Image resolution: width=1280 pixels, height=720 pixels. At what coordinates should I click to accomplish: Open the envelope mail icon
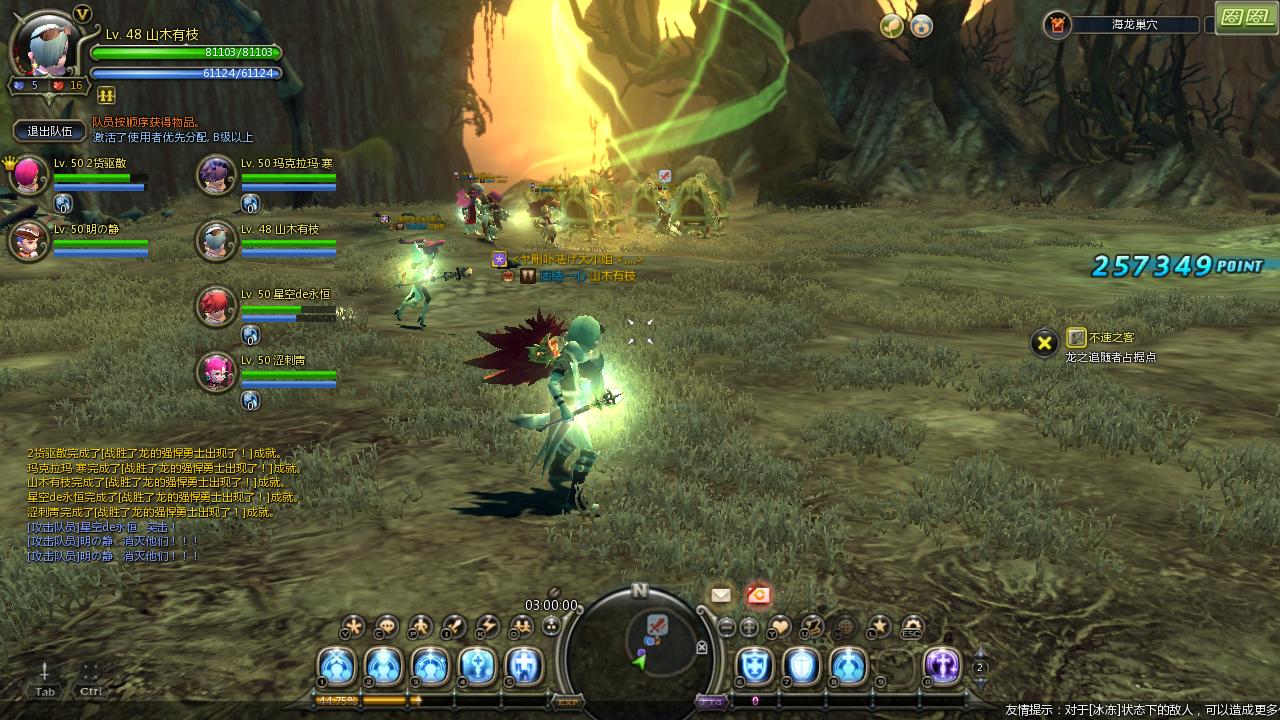pyautogui.click(x=721, y=595)
